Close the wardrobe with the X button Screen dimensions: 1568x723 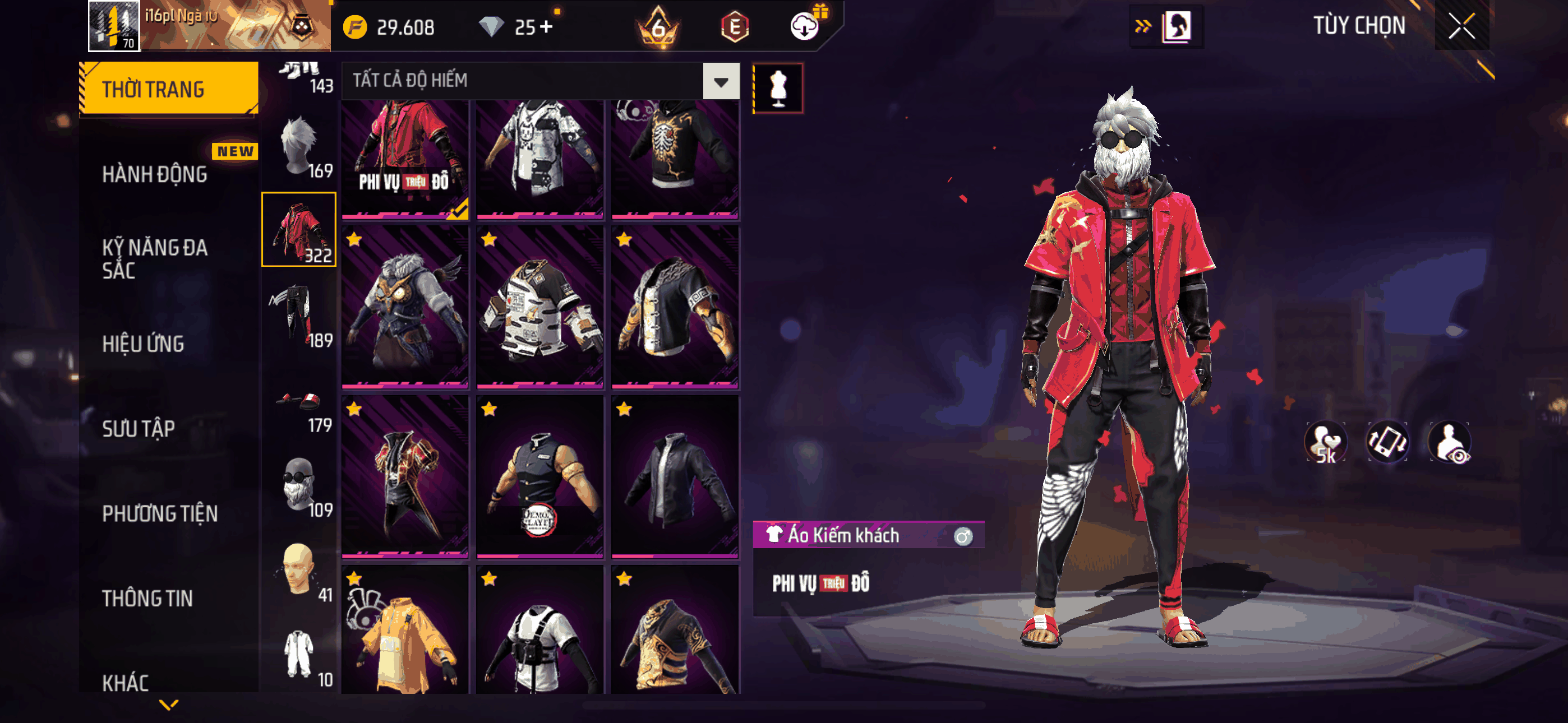[1461, 26]
